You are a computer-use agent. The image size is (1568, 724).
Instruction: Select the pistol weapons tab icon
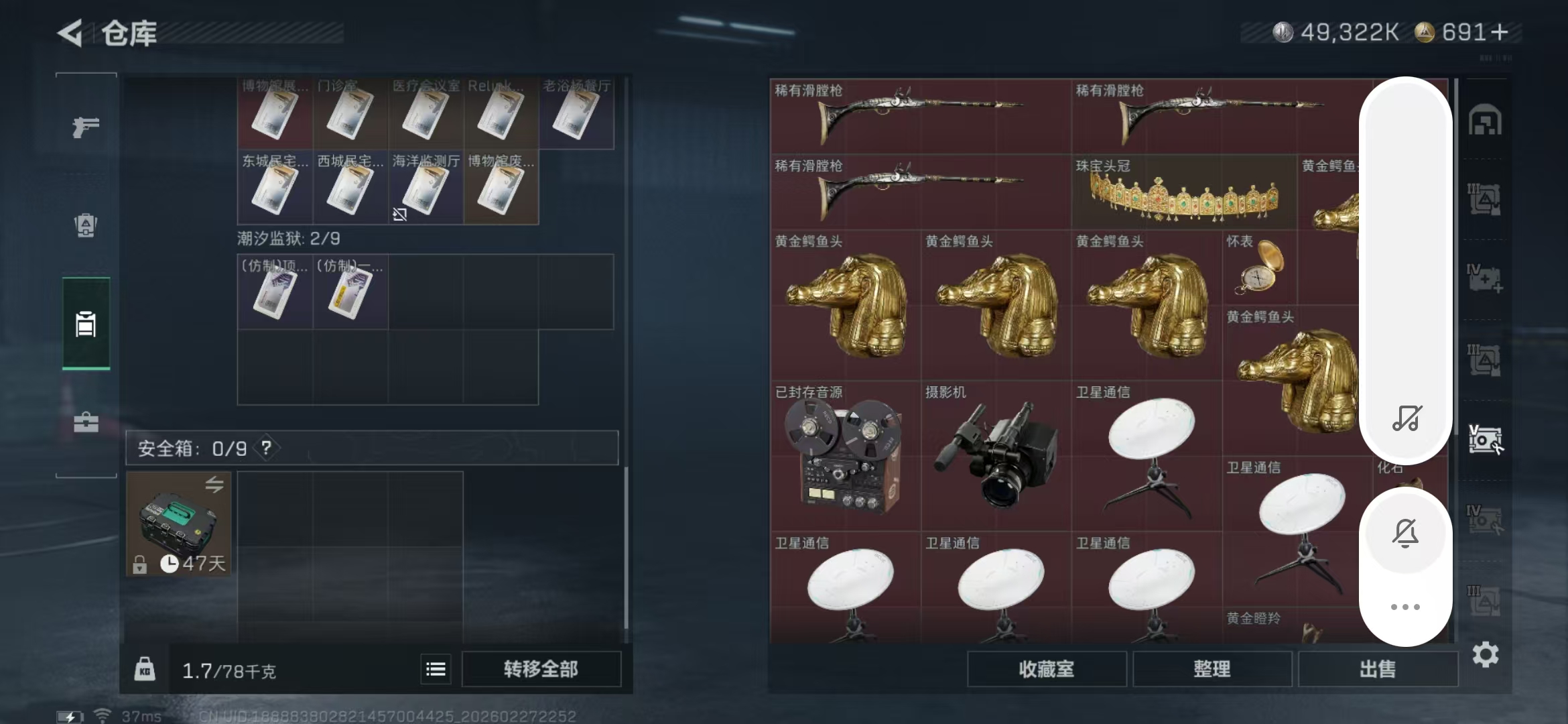click(85, 126)
